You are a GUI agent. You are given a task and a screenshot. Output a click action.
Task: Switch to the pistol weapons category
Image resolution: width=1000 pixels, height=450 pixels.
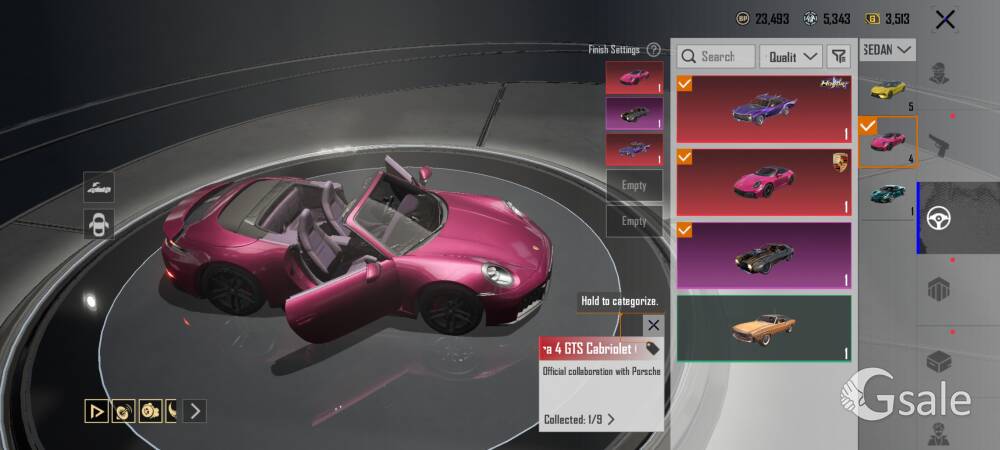(938, 145)
